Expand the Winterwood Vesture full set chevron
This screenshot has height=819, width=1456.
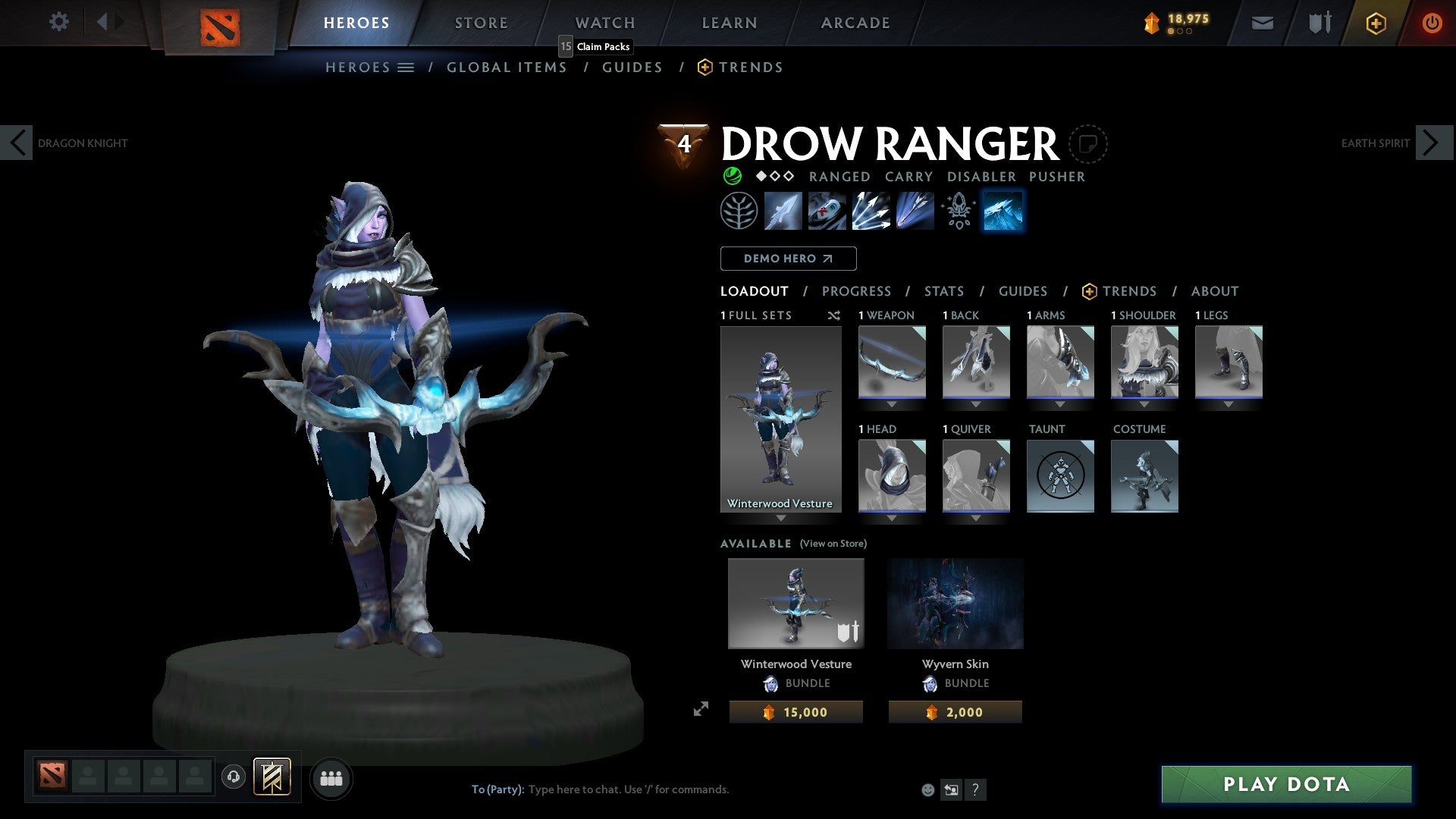782,519
